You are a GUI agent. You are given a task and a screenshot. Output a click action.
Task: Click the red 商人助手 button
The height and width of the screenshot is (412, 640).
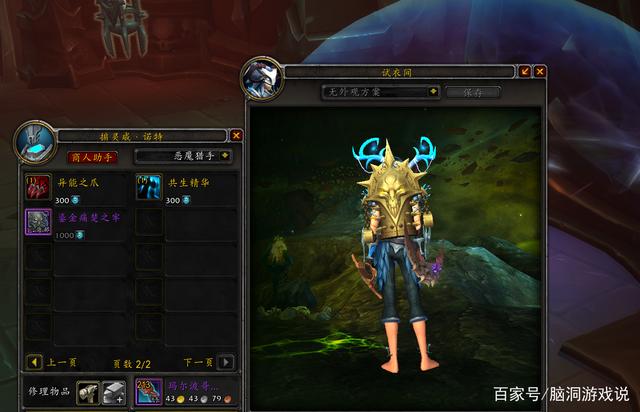click(x=91, y=156)
